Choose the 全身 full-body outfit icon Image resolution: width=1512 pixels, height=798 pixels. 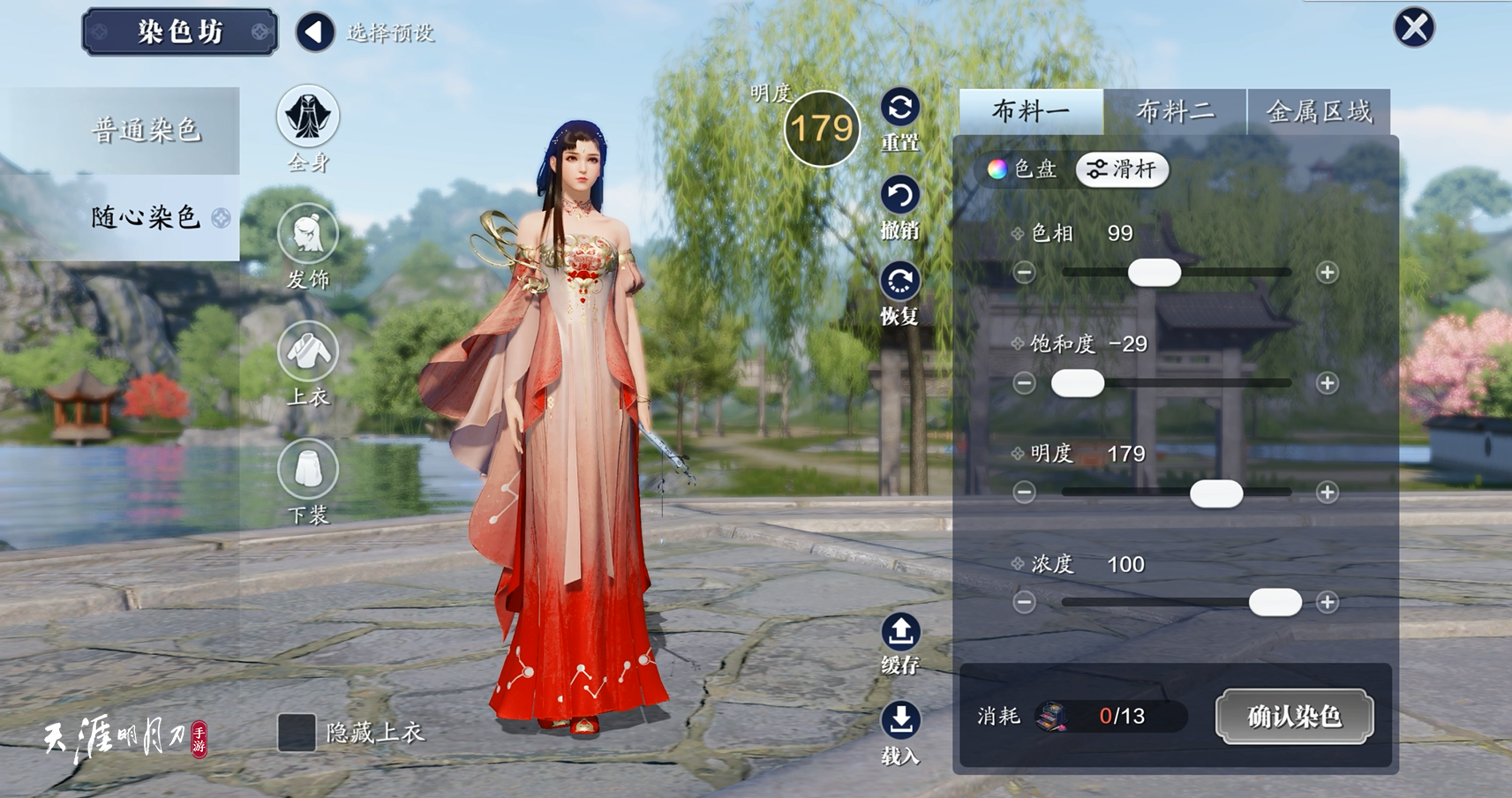pyautogui.click(x=308, y=117)
